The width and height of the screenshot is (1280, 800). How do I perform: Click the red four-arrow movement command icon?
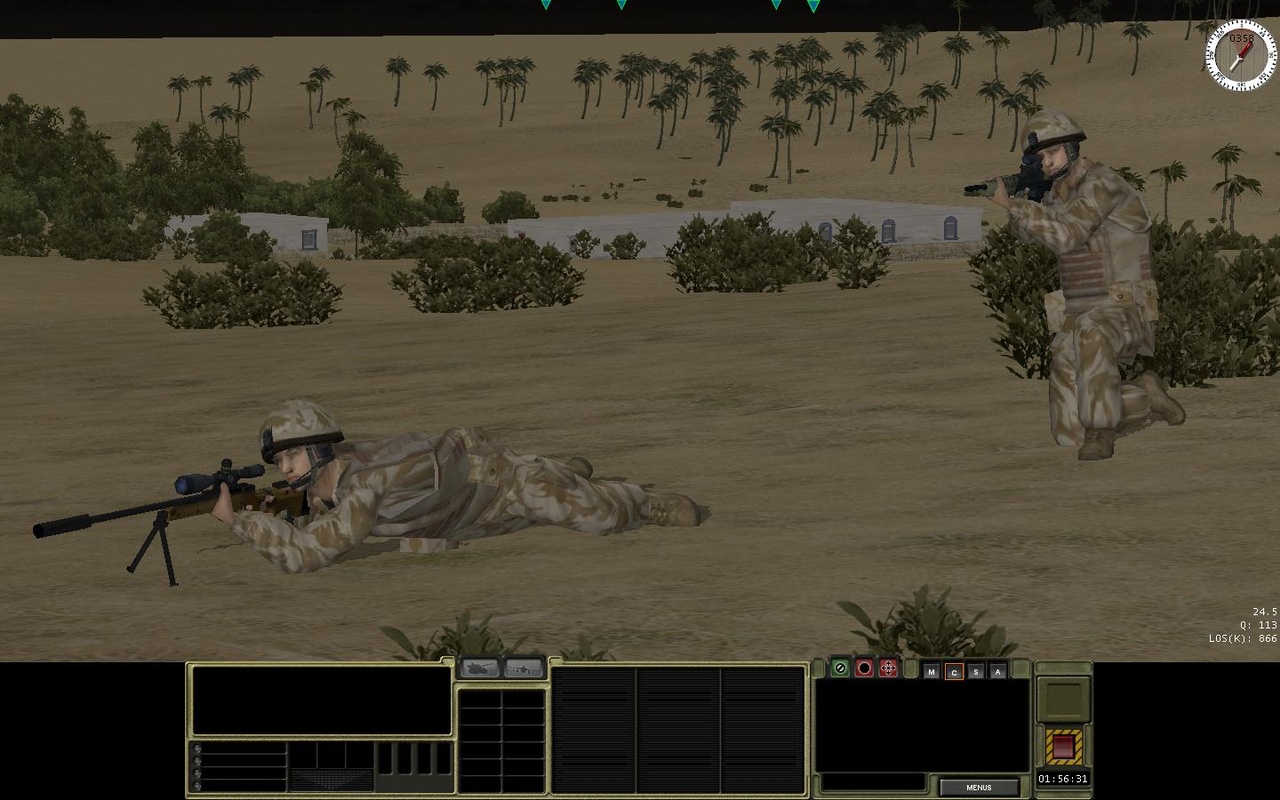tap(888, 669)
